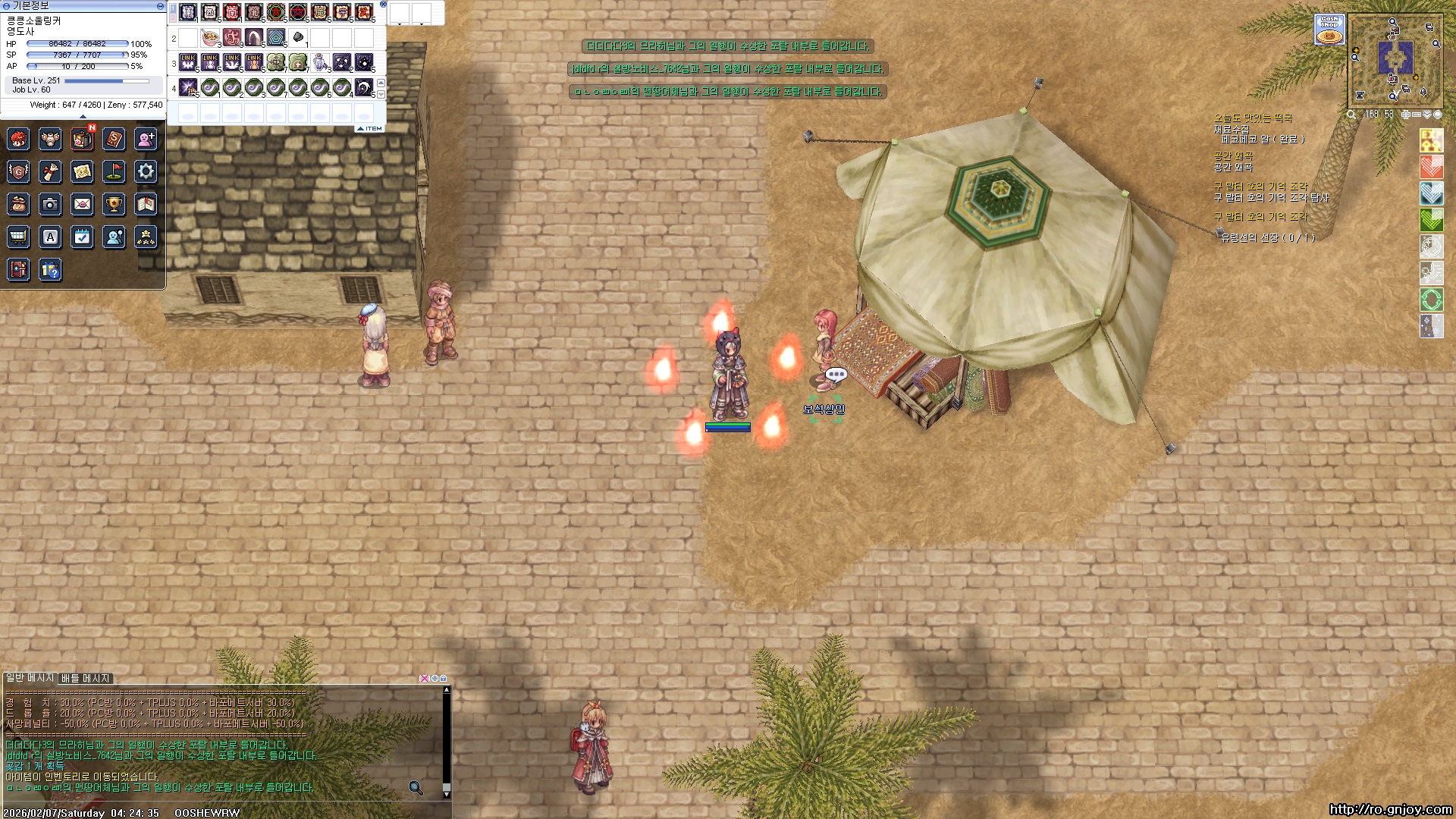Open the calendar check attendance icon
This screenshot has height=819, width=1456.
82,237
